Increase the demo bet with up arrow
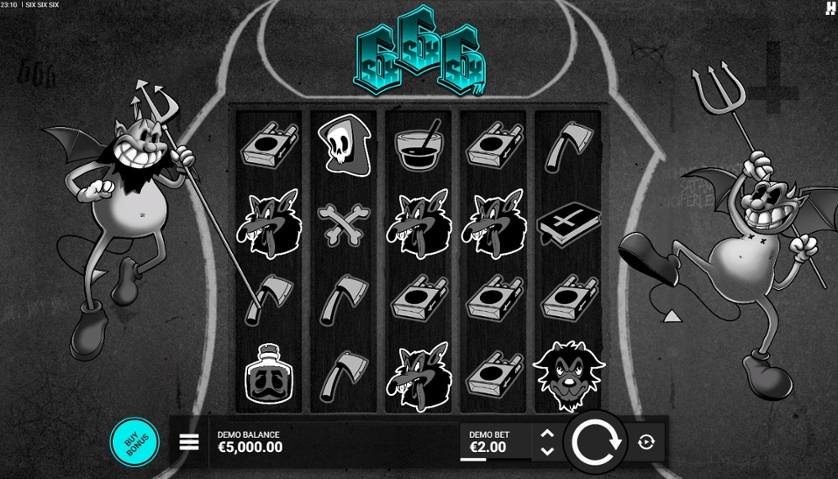838x479 pixels. point(547,434)
